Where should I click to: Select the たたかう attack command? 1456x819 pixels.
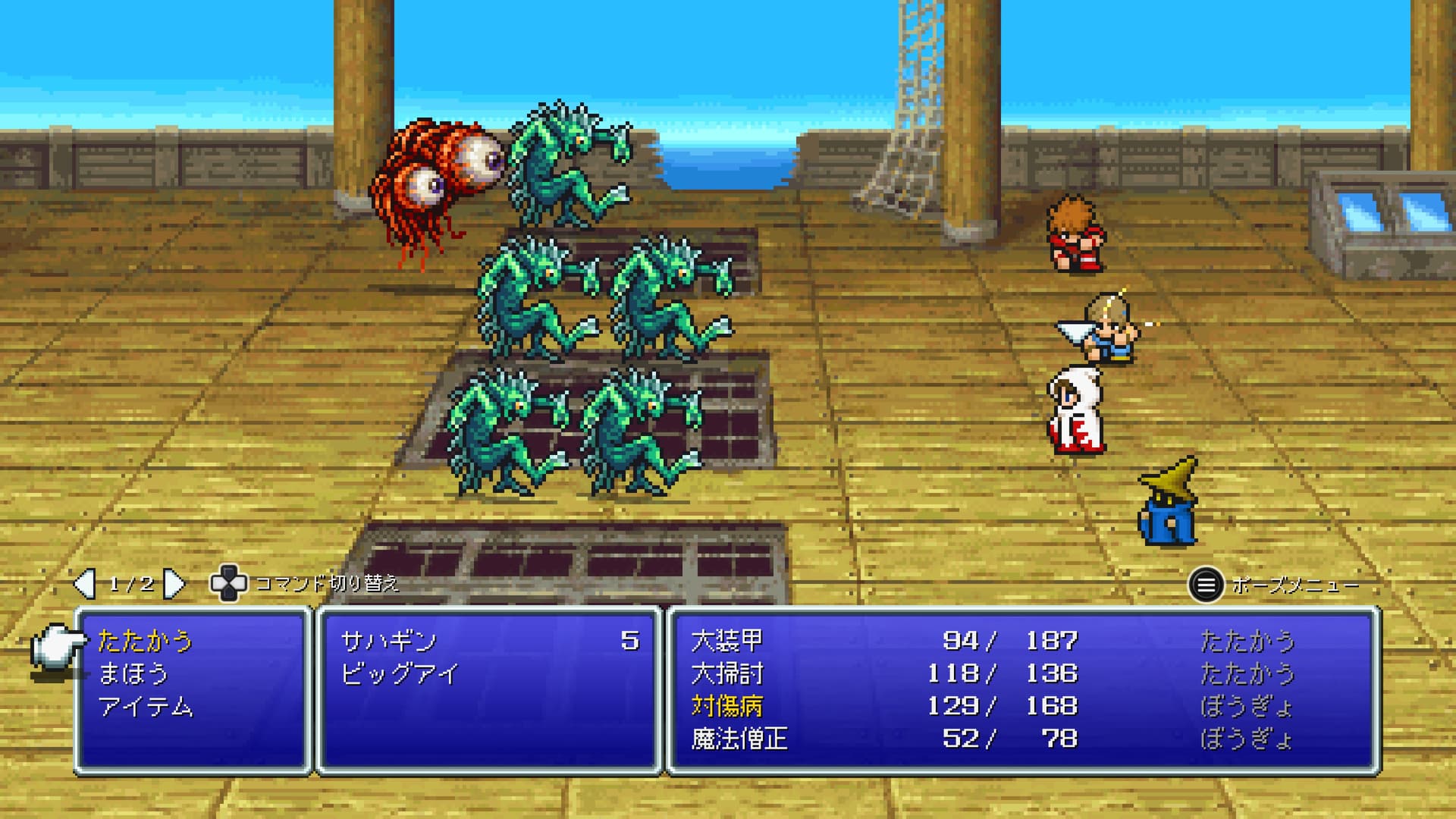[145, 642]
